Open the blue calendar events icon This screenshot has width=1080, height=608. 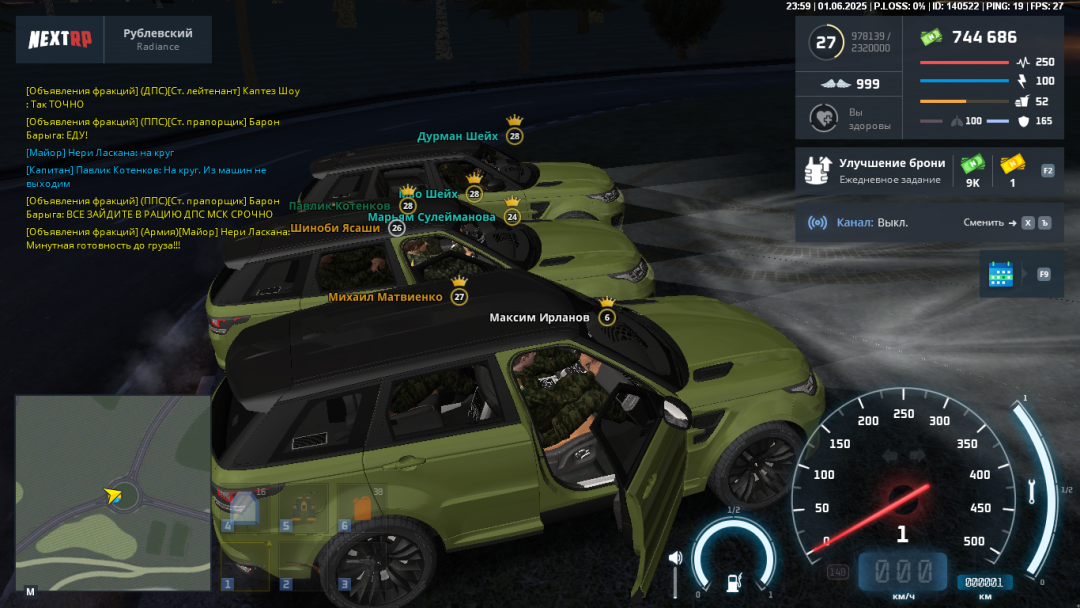tap(1000, 274)
